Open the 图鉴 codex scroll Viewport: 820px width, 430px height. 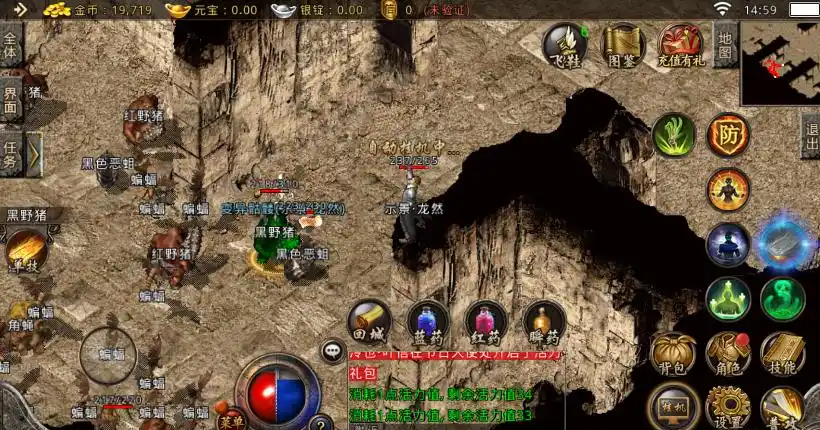point(622,46)
